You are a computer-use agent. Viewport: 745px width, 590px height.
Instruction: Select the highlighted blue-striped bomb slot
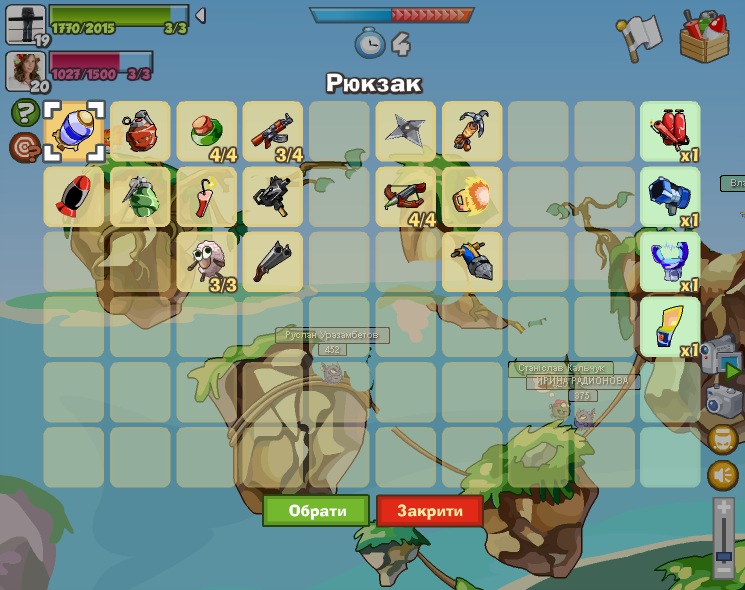click(74, 131)
